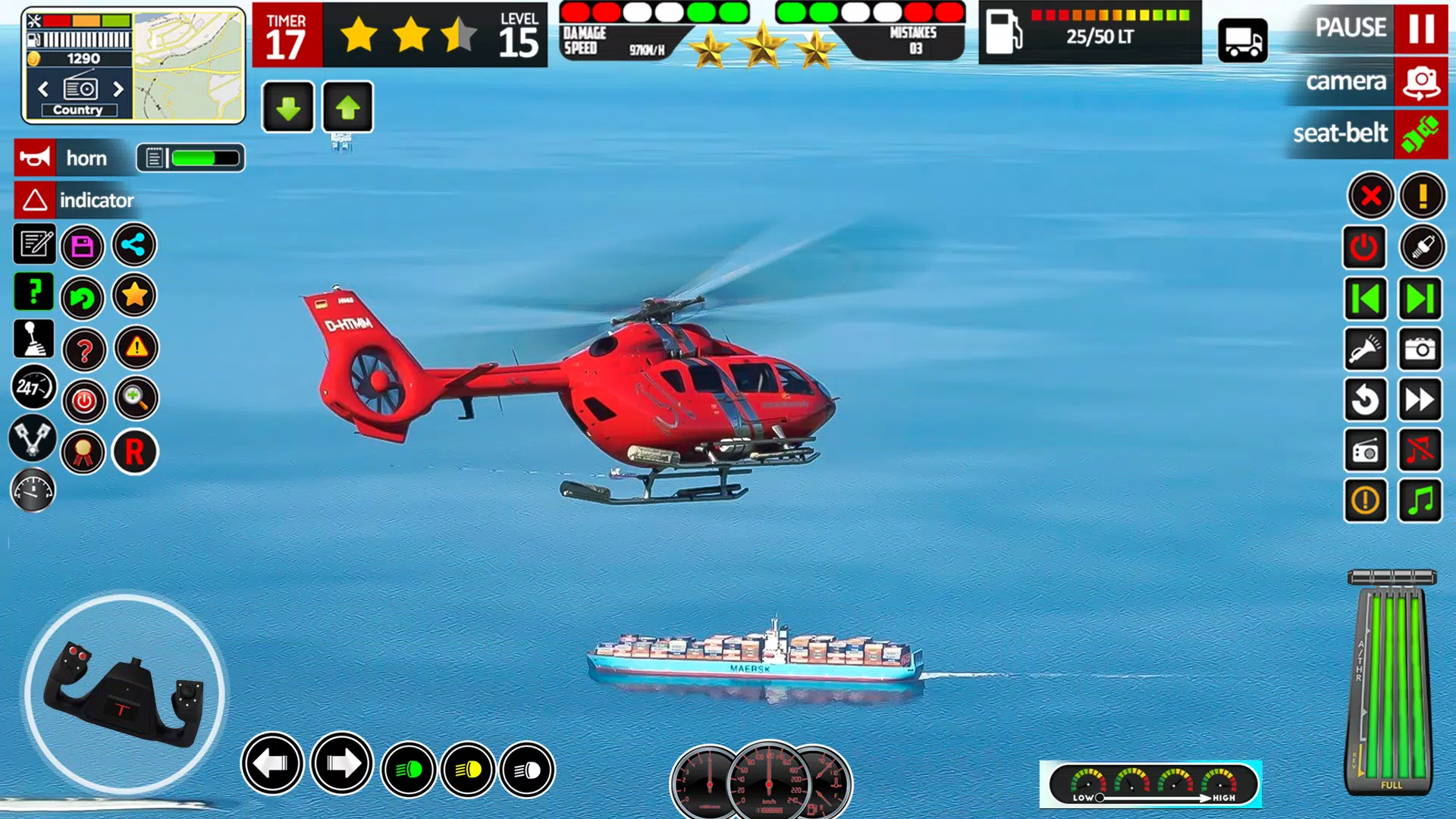Click the left arrow beside Country radio

43,89
